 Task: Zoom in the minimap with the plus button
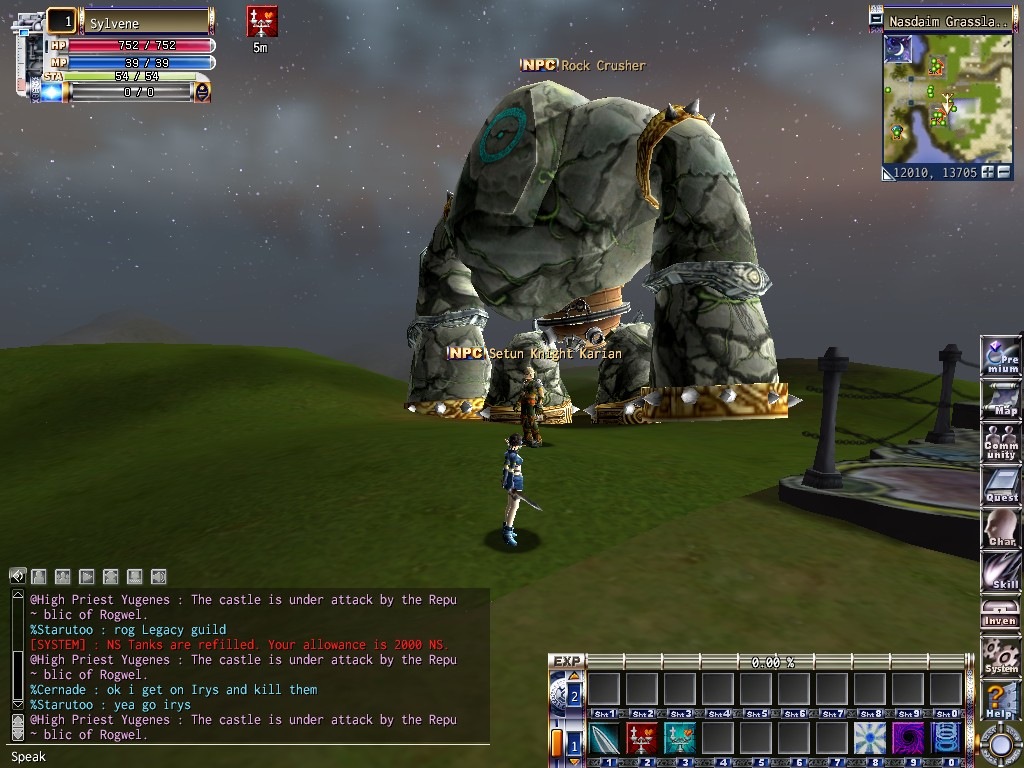tap(988, 172)
